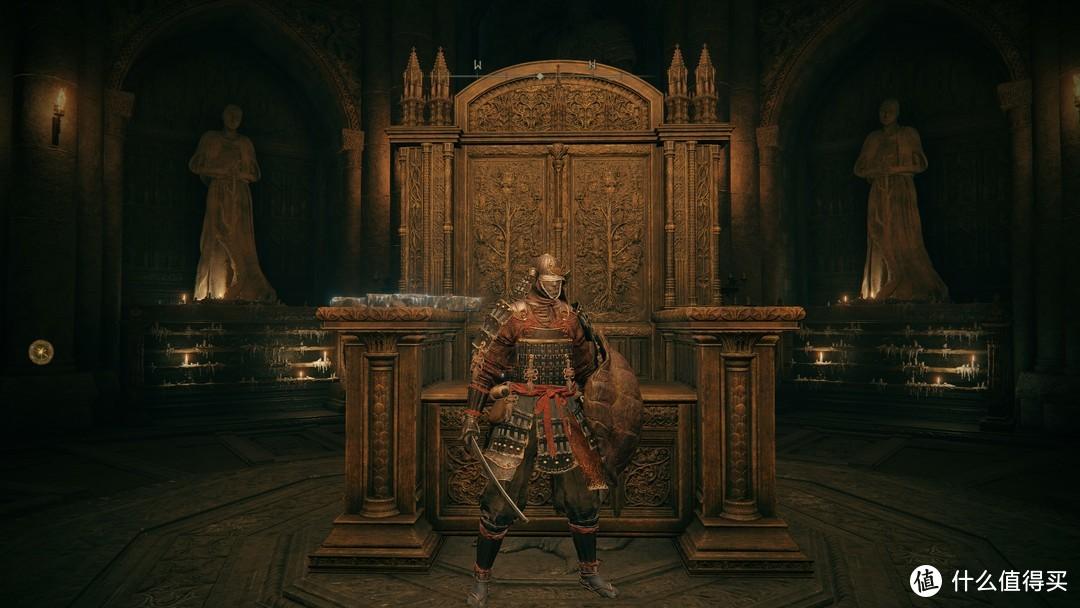
Task: Click the 什么值得买 watermark logo
Action: coord(925,580)
